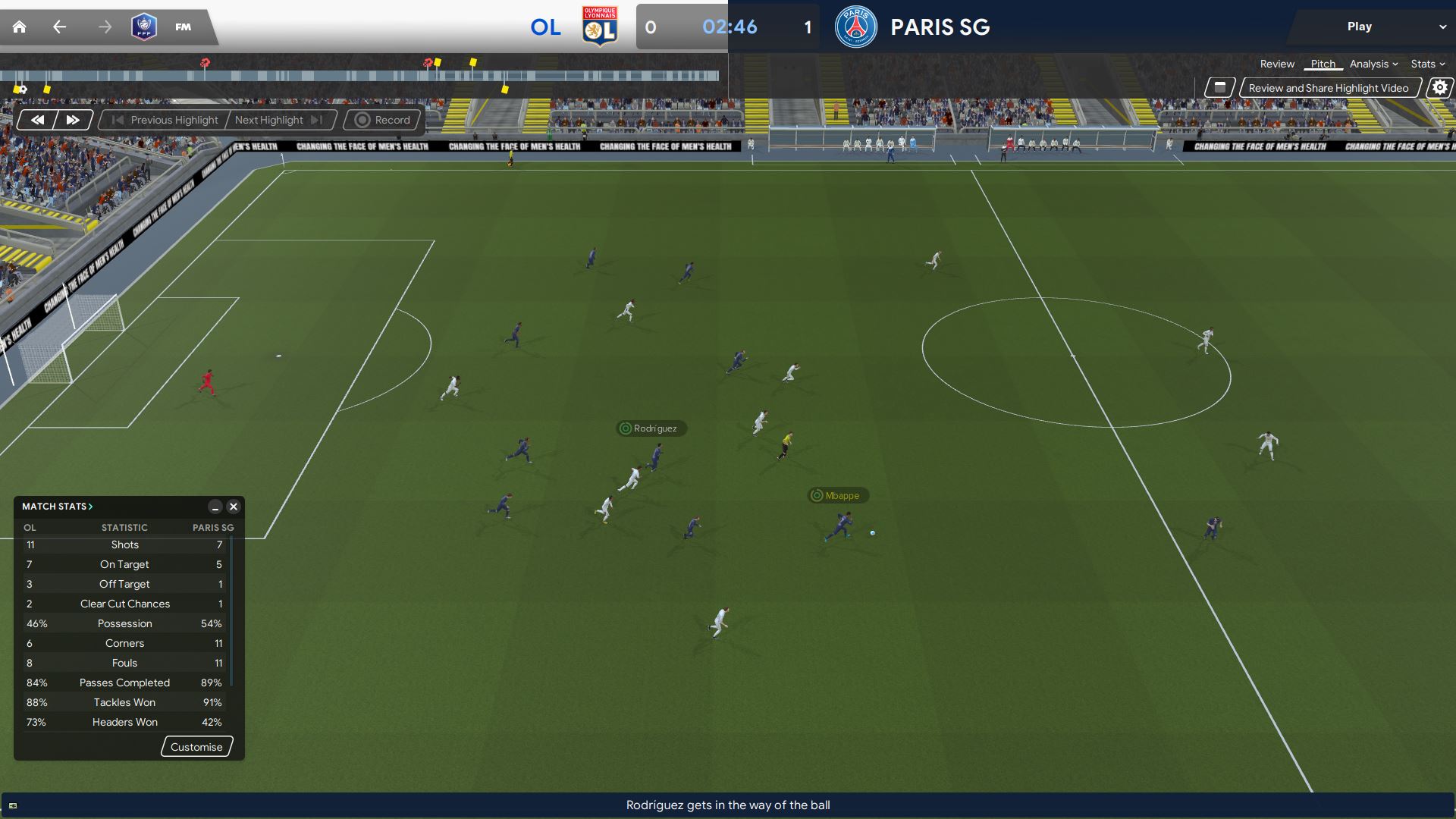Screen dimensions: 1456x819
Task: Open the FM menu
Action: pyautogui.click(x=183, y=27)
